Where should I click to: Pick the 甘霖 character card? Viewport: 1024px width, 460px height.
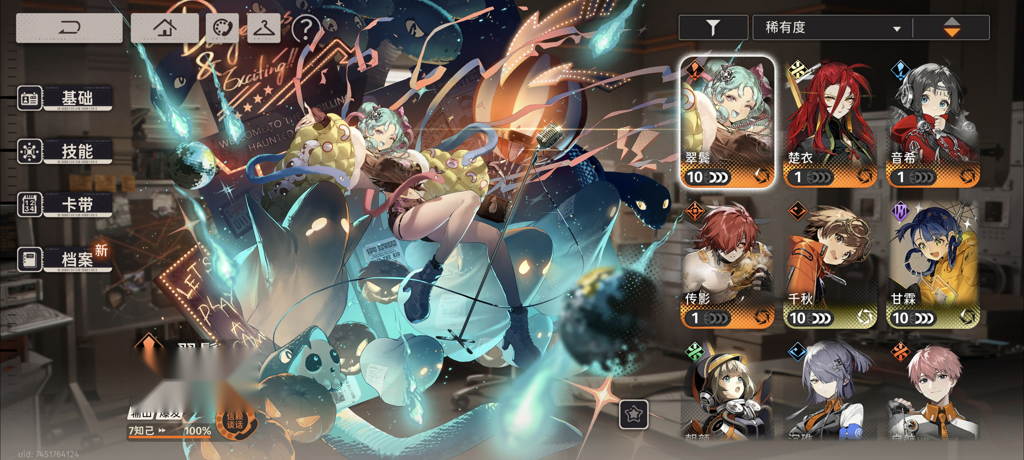tap(933, 265)
